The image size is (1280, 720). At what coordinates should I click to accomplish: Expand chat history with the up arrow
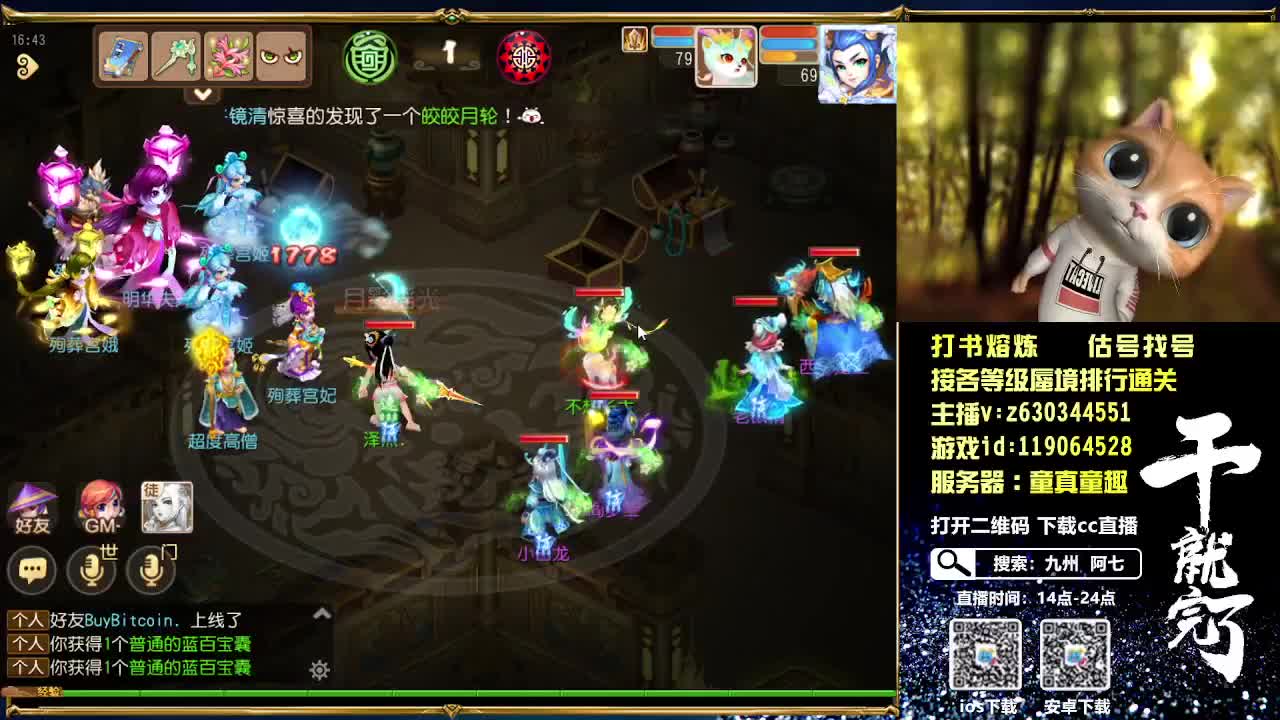320,611
